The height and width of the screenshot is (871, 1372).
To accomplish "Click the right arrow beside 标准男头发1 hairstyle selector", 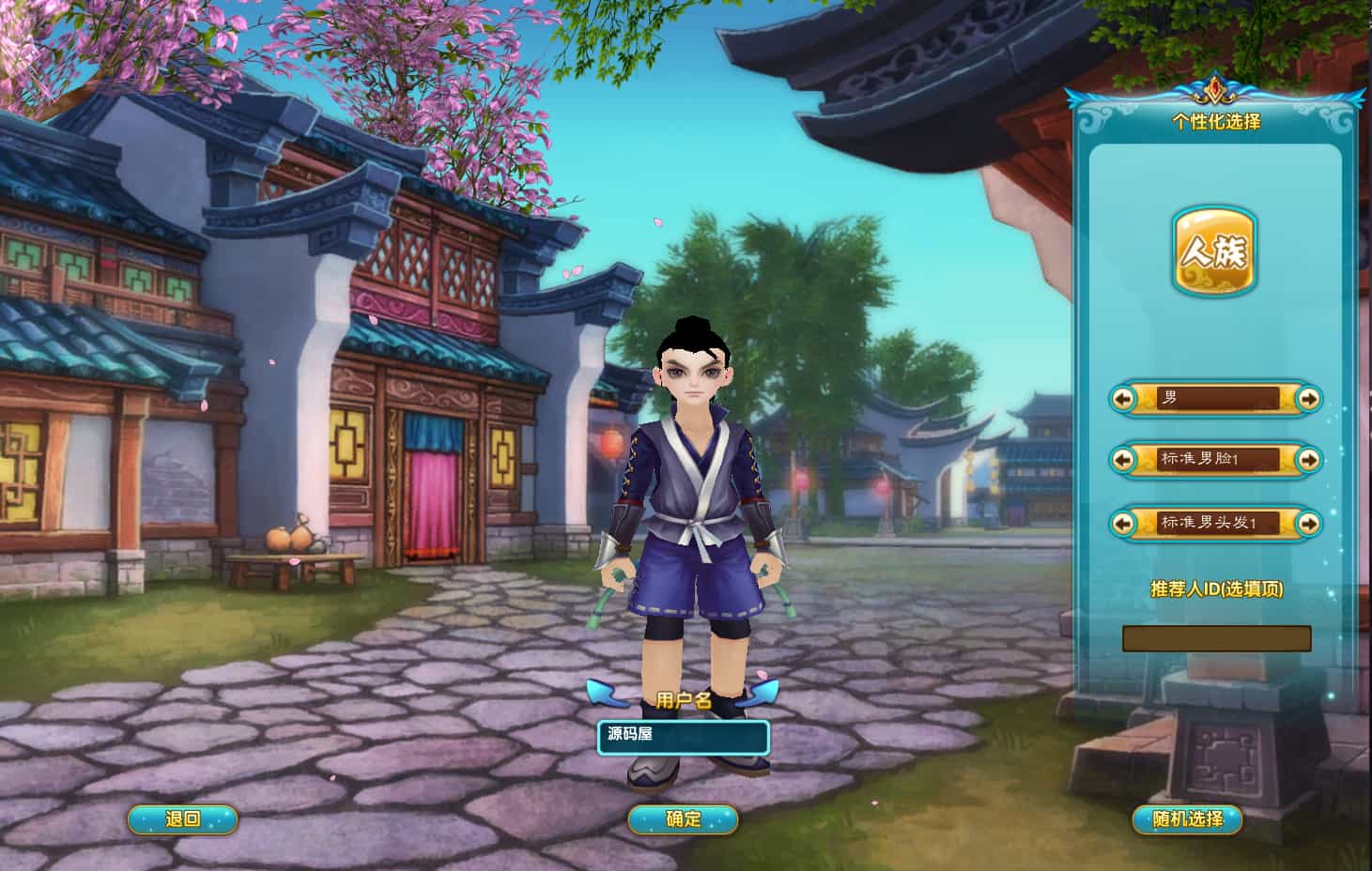I will click(x=1309, y=524).
